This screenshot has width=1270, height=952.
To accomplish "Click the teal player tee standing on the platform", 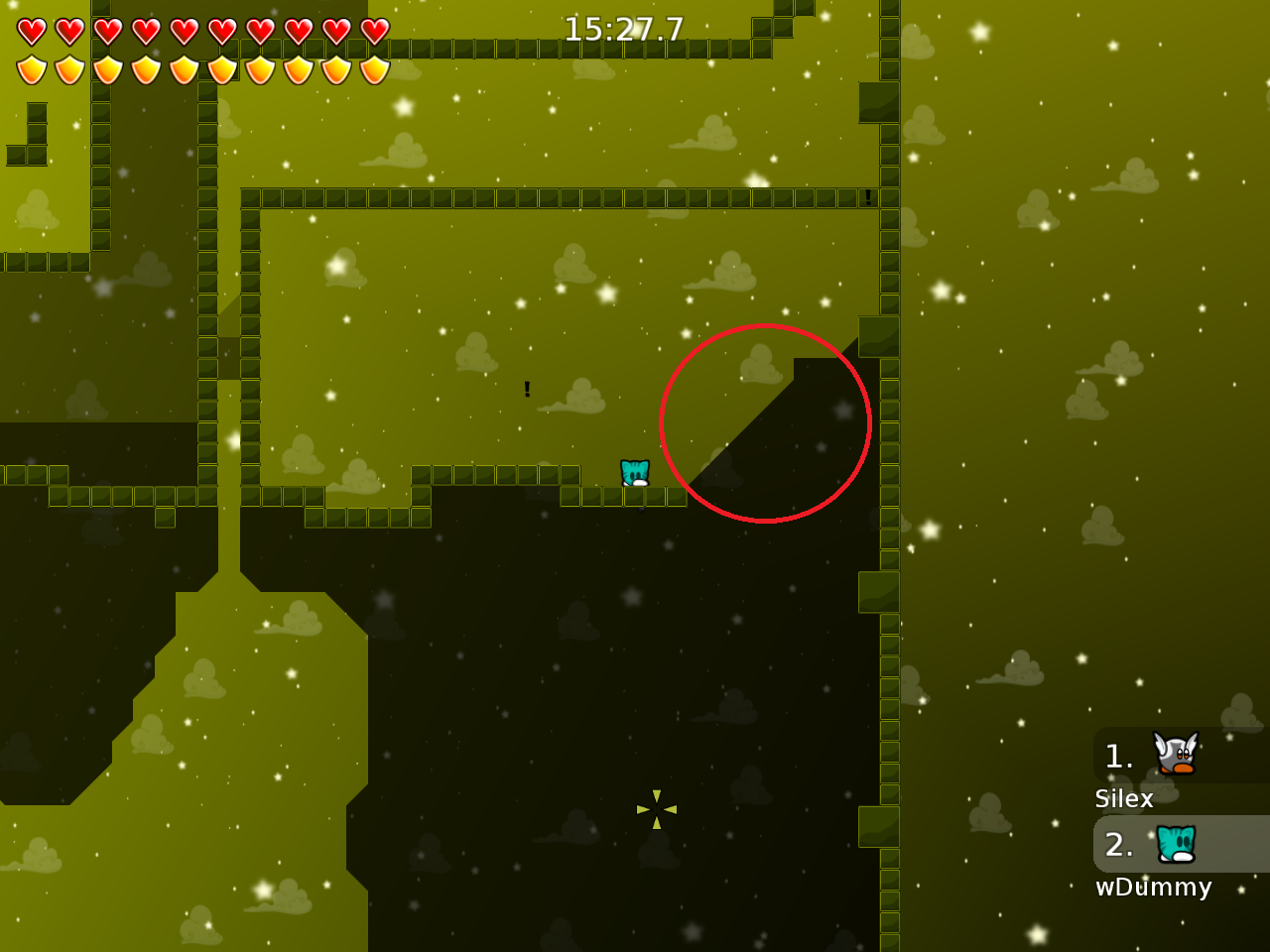I will click(x=634, y=473).
